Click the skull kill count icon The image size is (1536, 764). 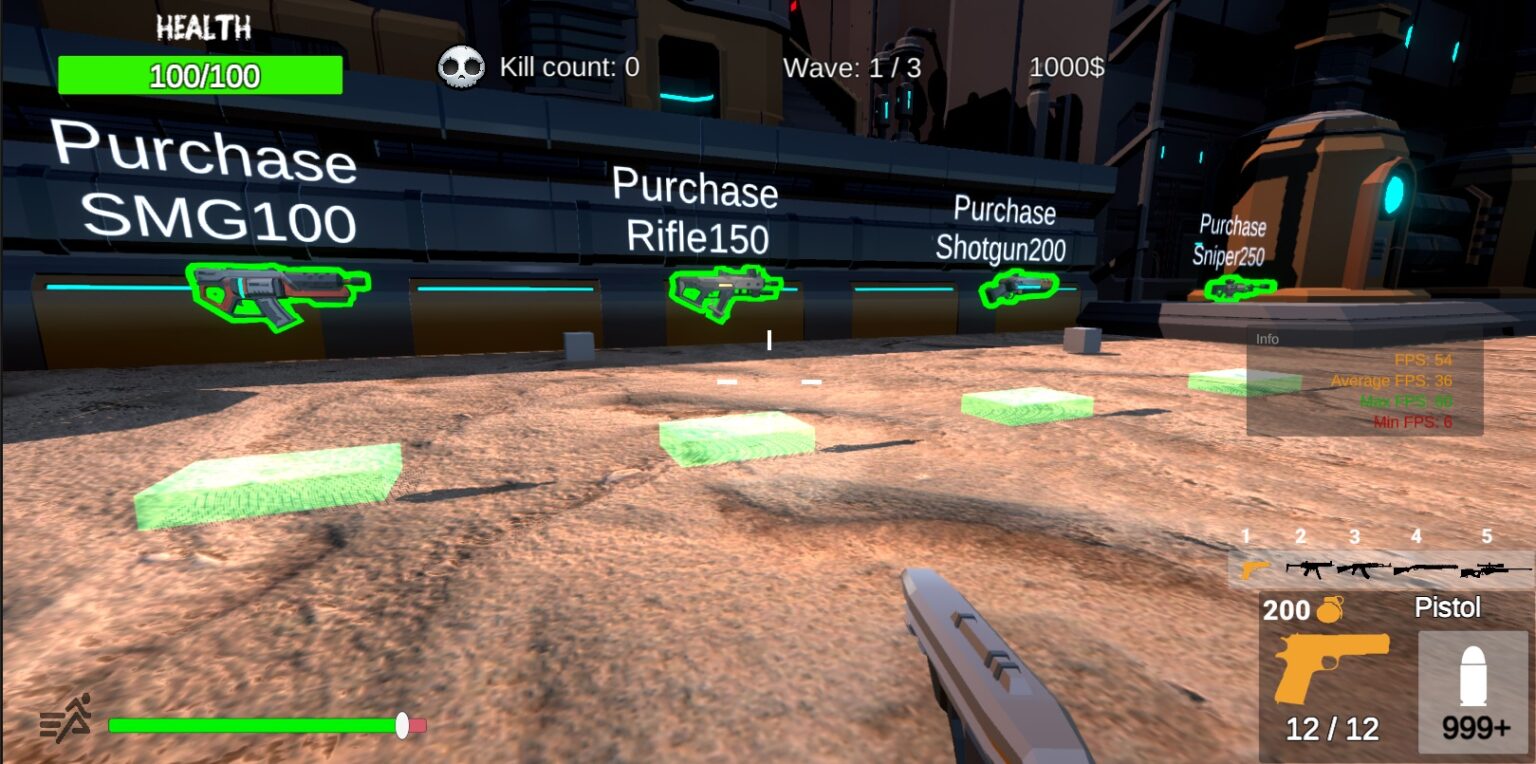point(461,68)
